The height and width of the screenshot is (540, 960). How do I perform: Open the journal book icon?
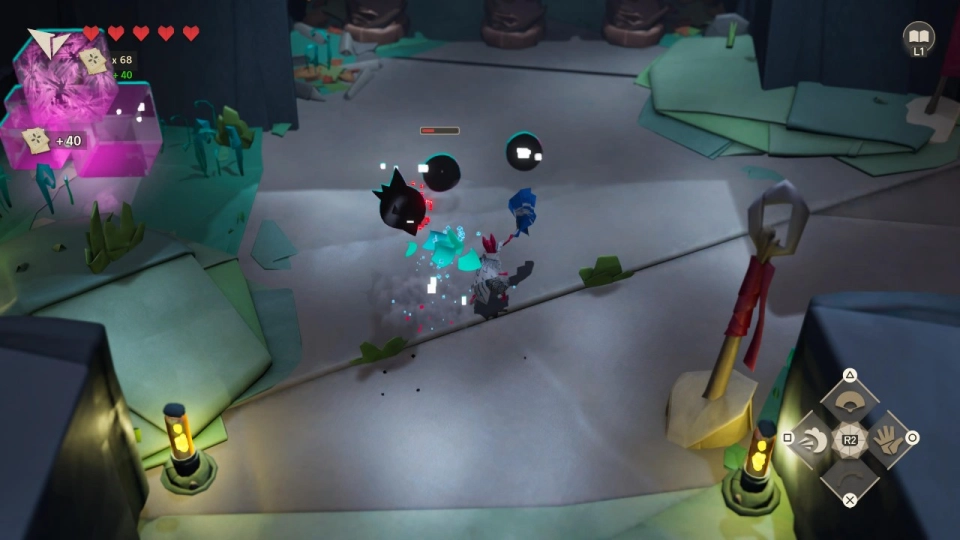(918, 38)
